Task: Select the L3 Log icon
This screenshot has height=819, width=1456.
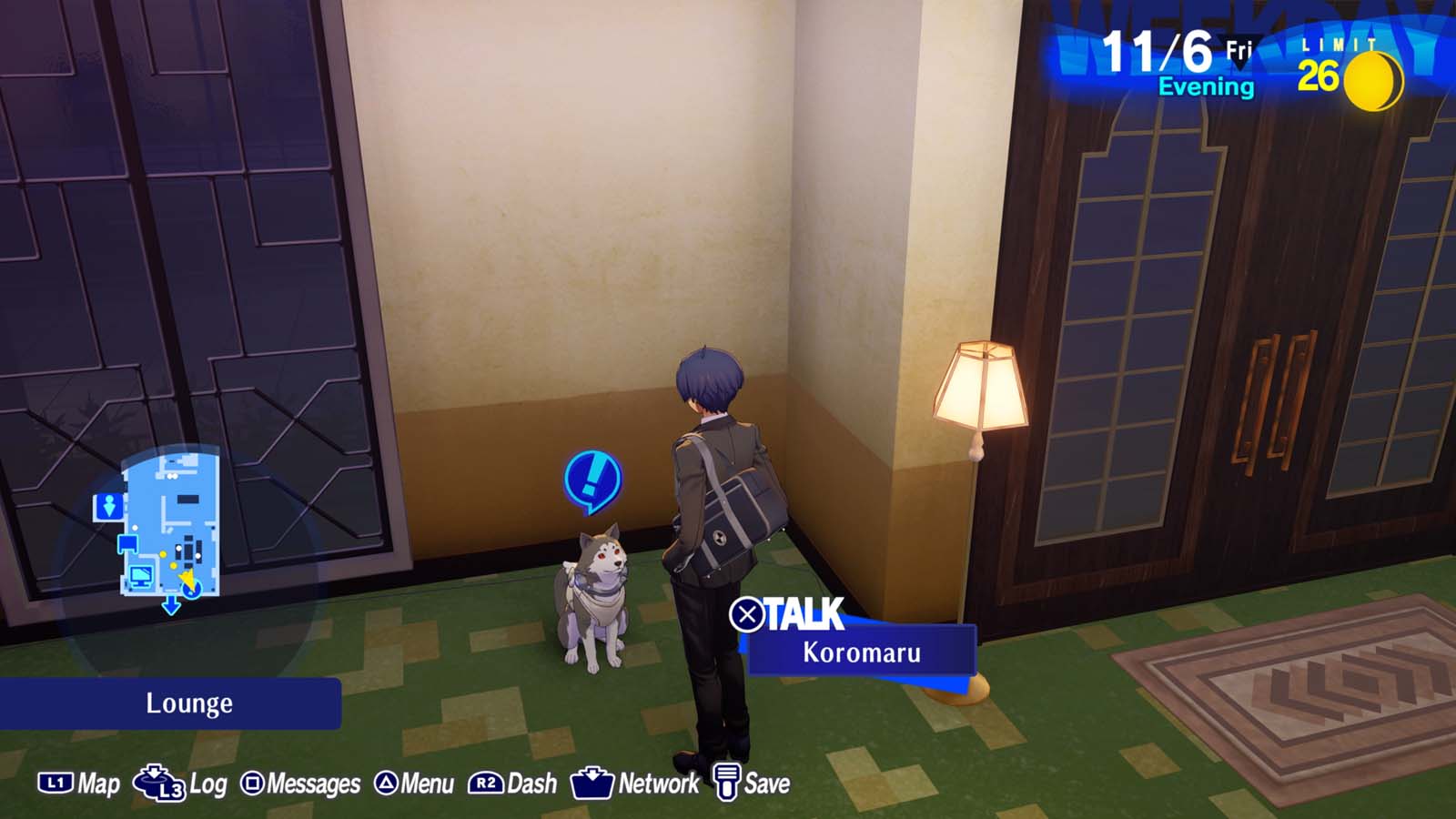Action: point(159,781)
